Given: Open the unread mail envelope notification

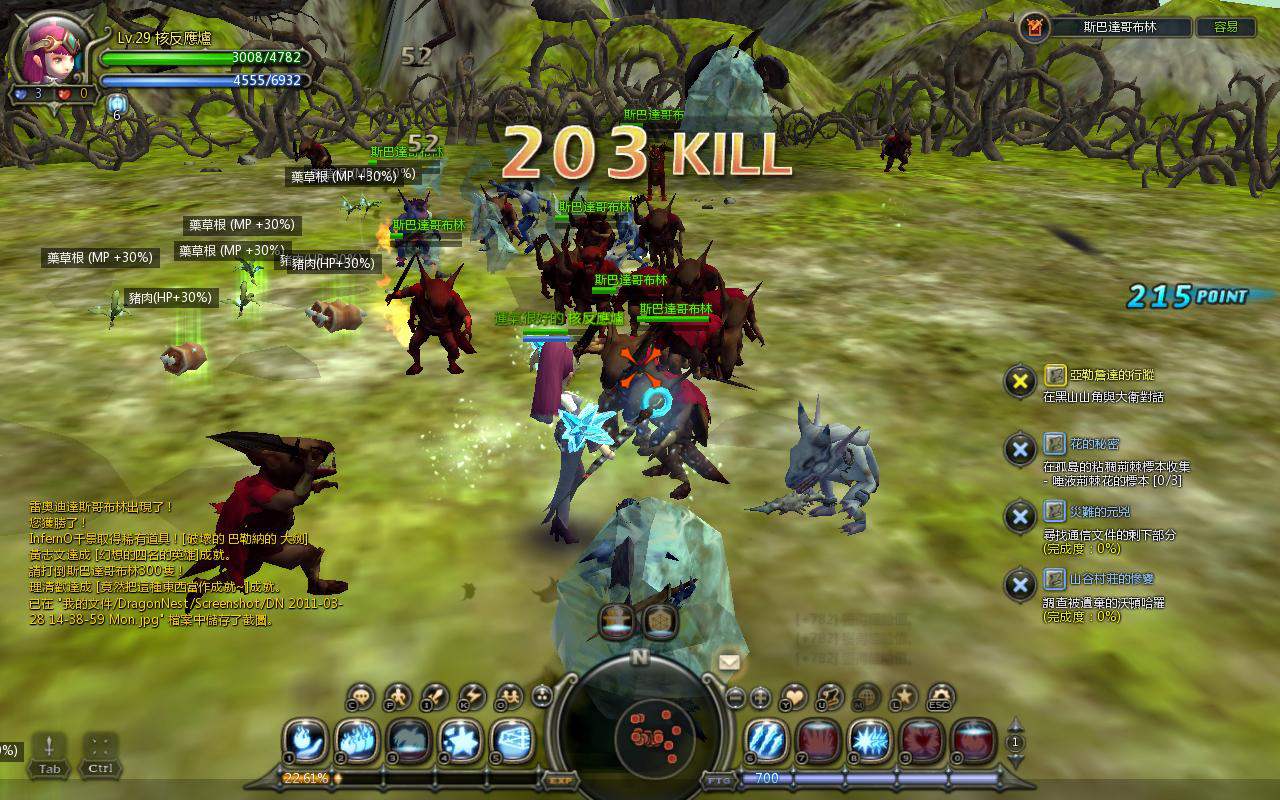Looking at the screenshot, I should 729,661.
